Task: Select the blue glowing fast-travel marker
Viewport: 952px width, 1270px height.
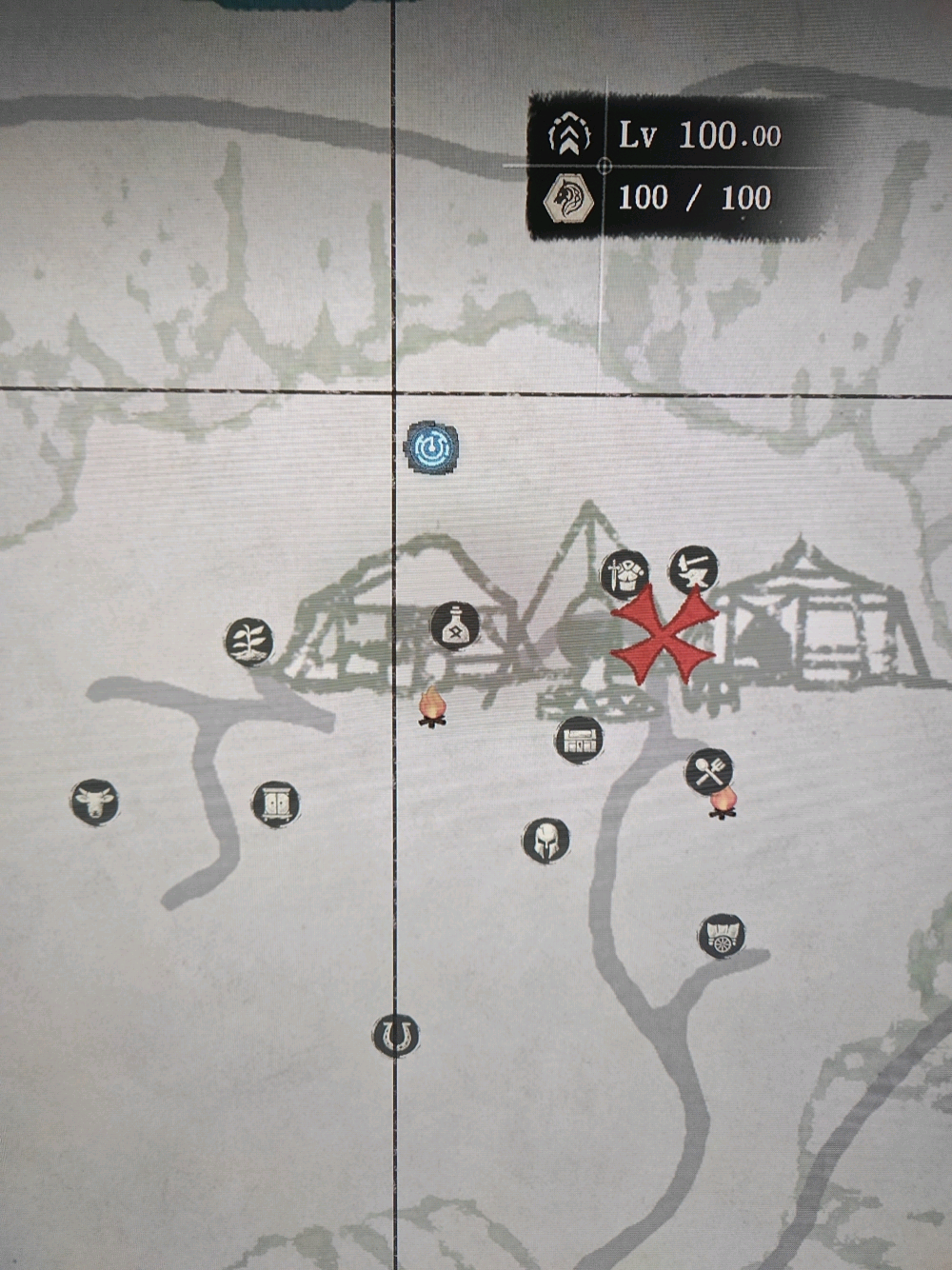Action: 432,447
